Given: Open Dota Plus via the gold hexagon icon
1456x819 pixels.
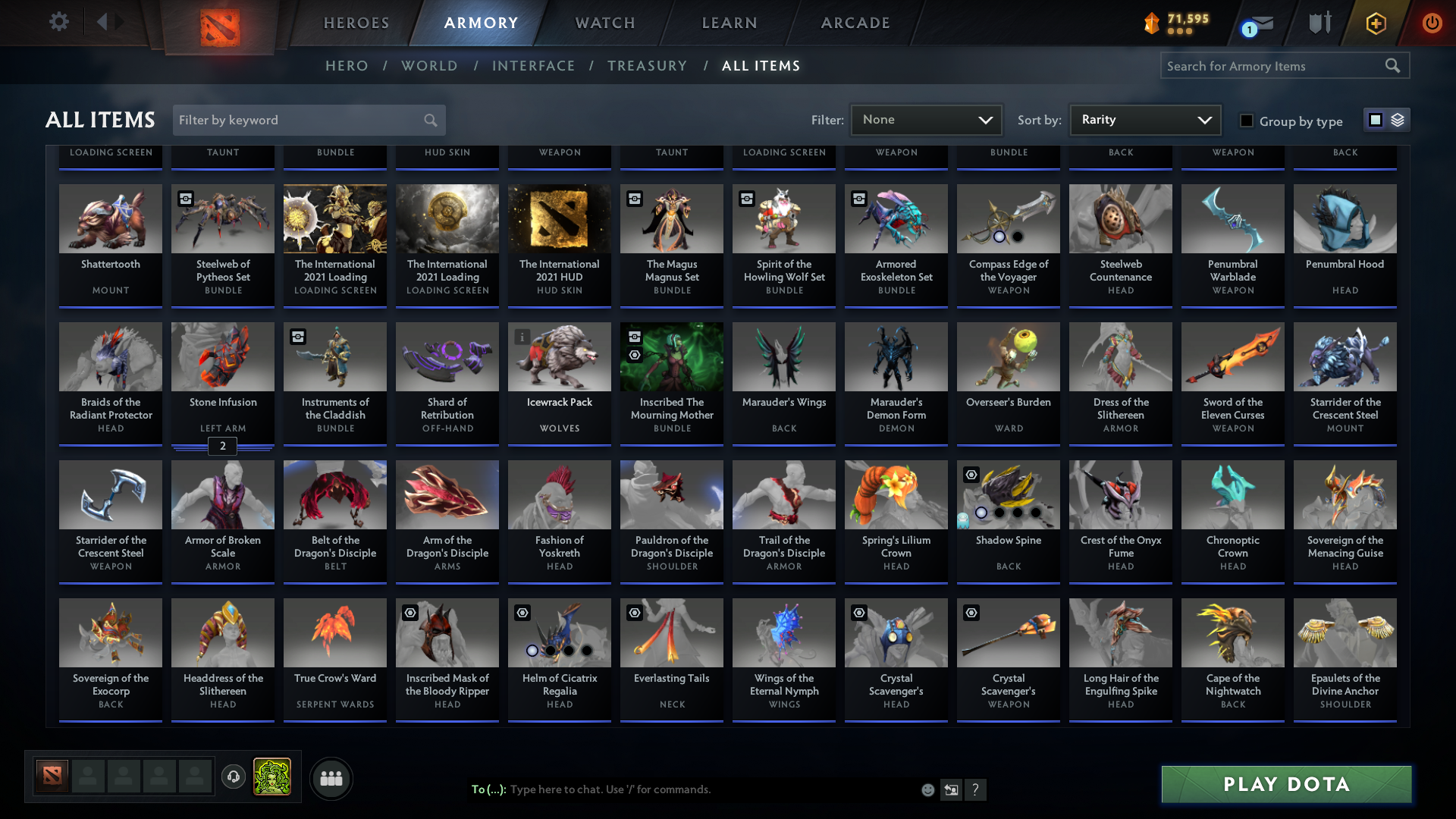Looking at the screenshot, I should point(1375,23).
